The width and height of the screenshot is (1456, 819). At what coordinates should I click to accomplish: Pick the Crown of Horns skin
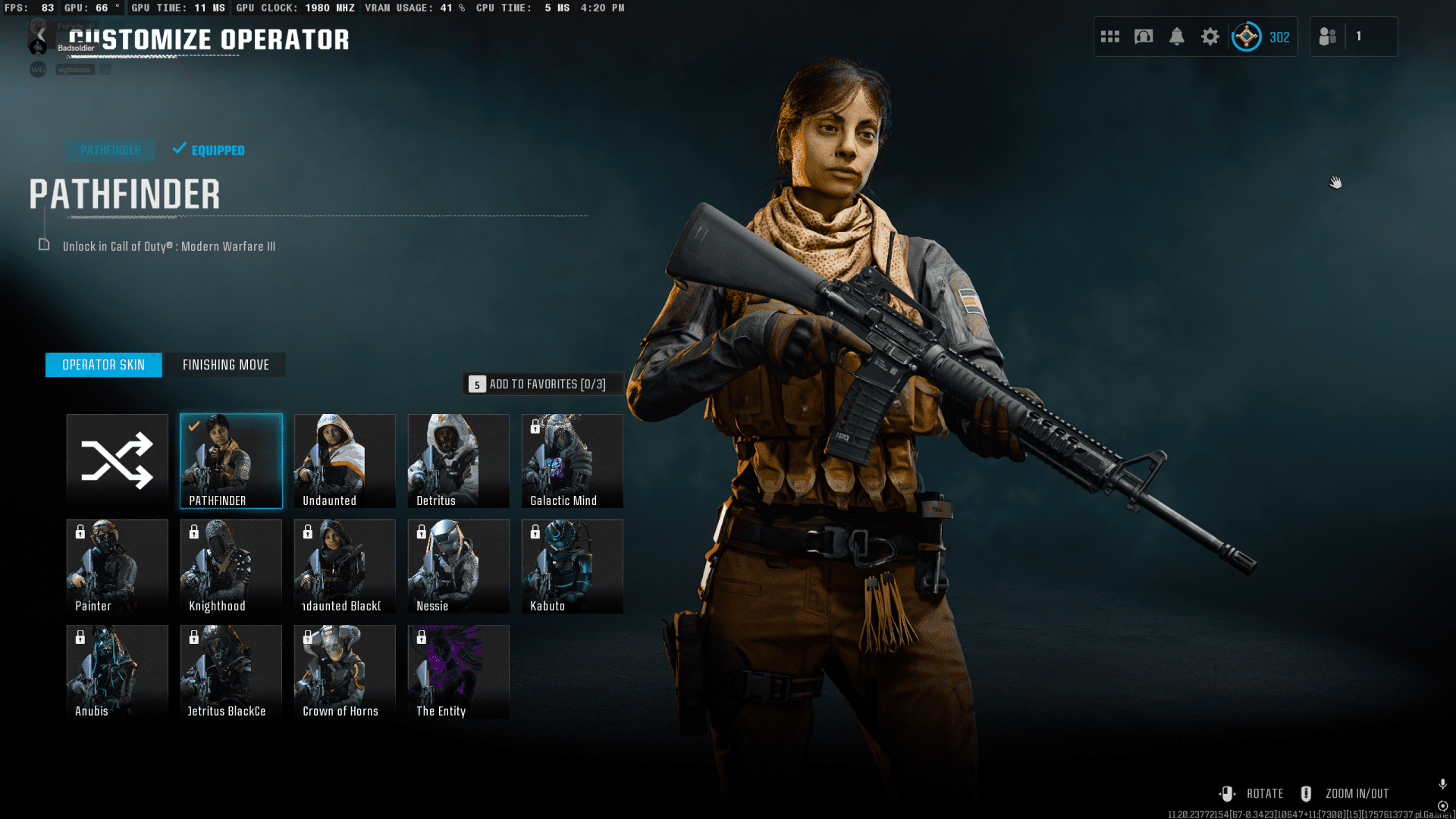click(x=345, y=671)
